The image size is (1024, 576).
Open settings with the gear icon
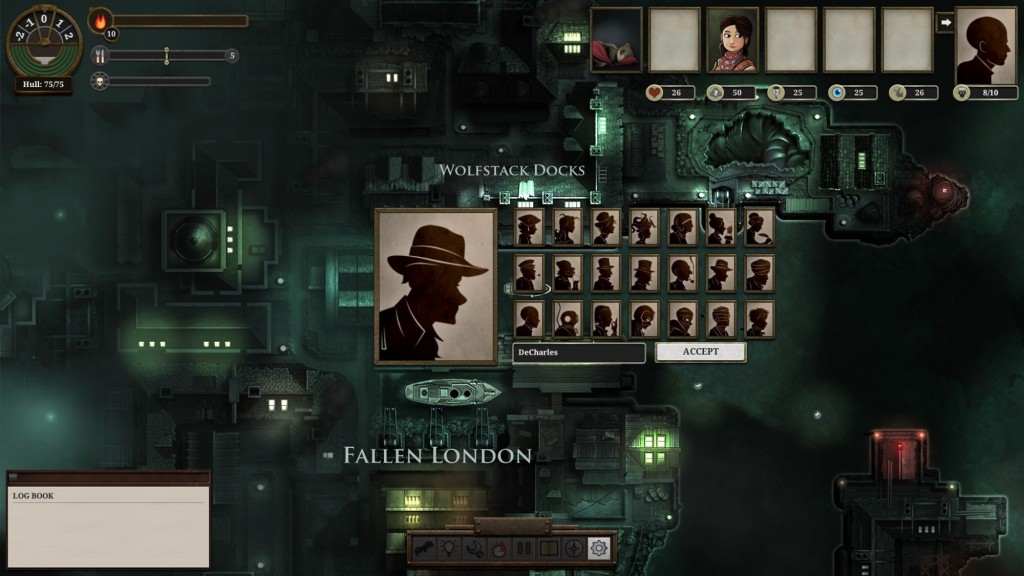599,548
